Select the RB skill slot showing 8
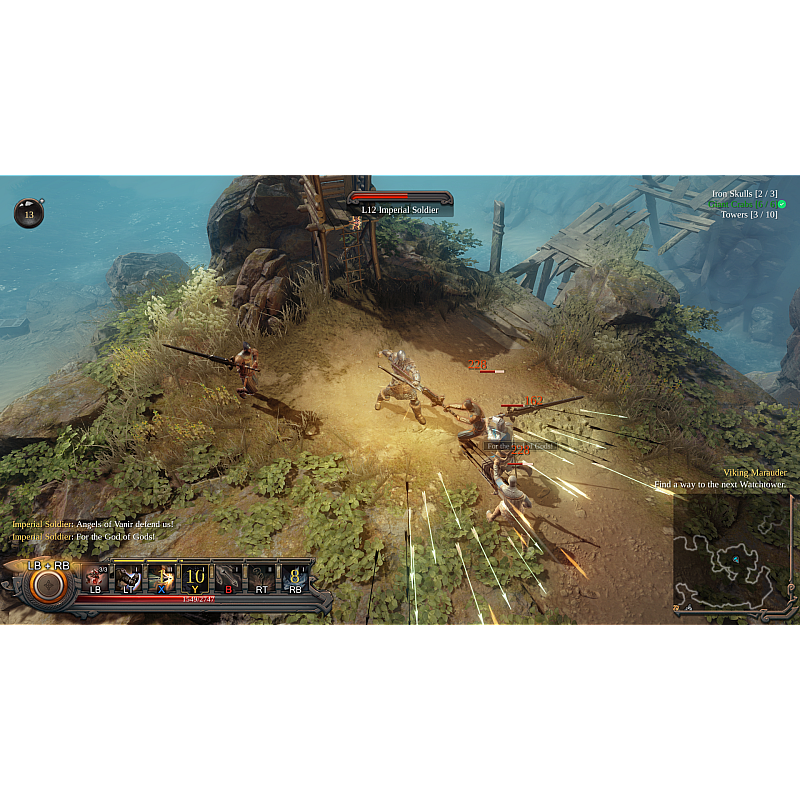The image size is (800, 800). click(x=295, y=578)
